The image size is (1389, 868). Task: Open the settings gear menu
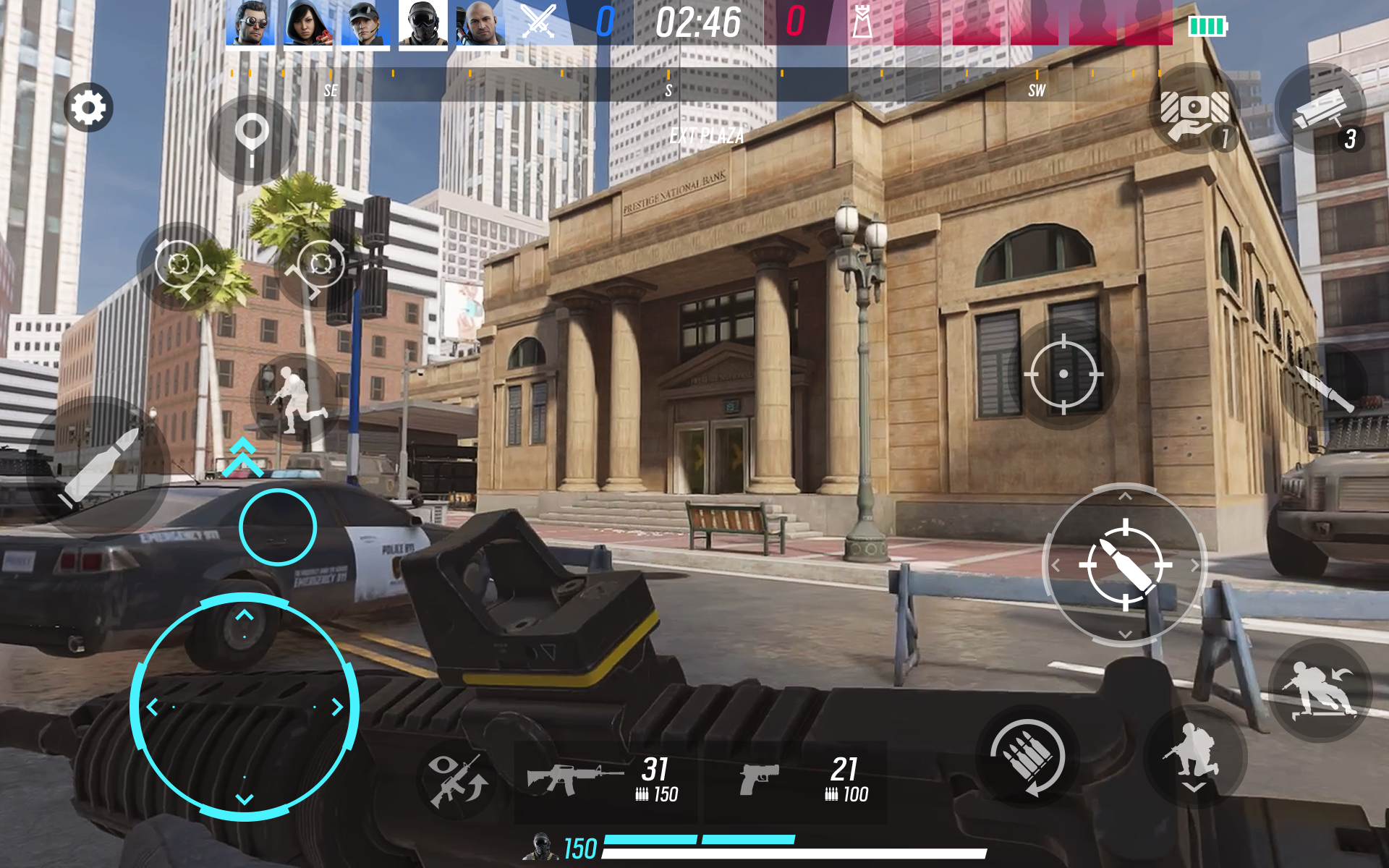click(x=88, y=108)
